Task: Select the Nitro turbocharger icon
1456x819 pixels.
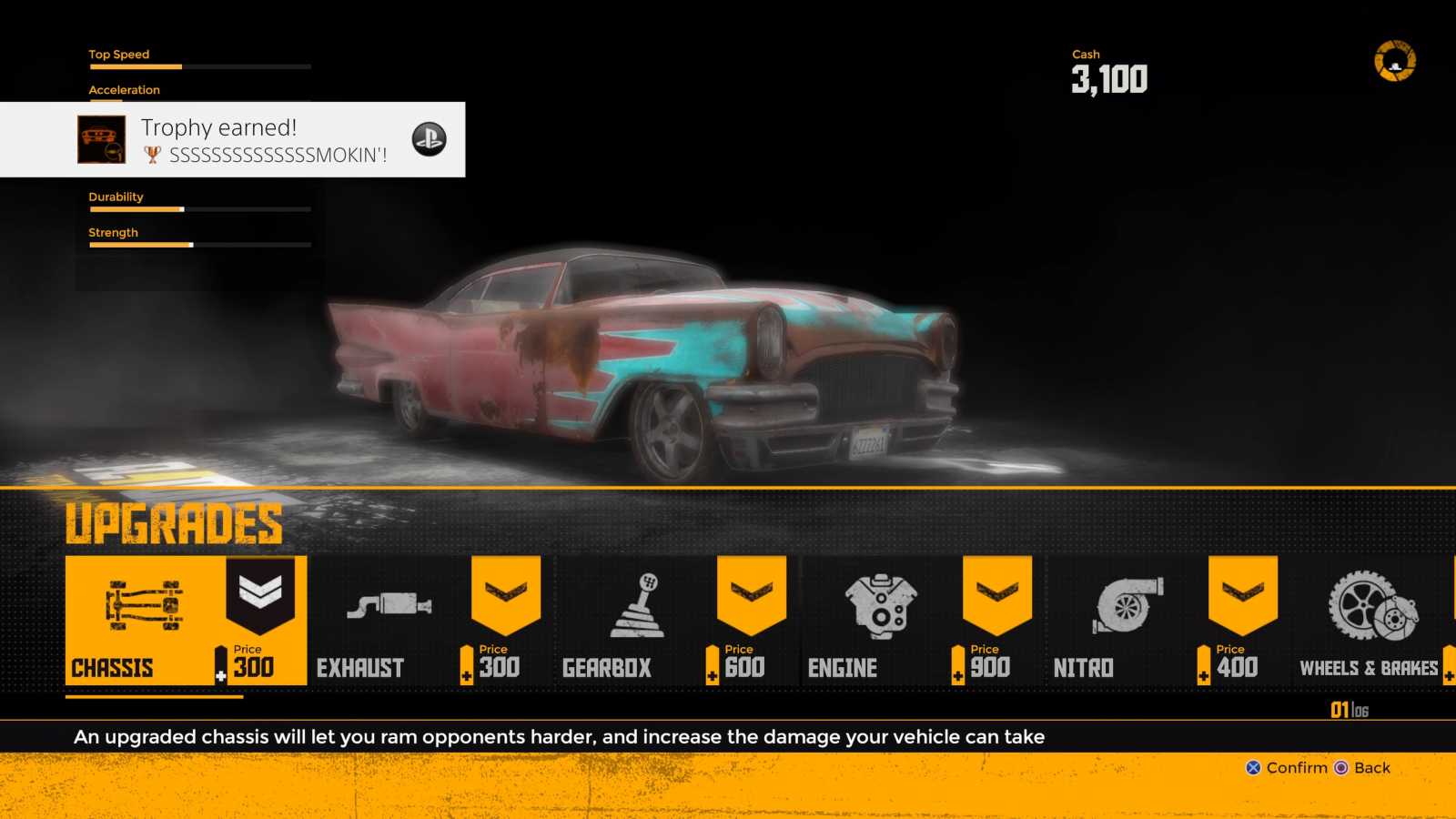Action: (1127, 605)
